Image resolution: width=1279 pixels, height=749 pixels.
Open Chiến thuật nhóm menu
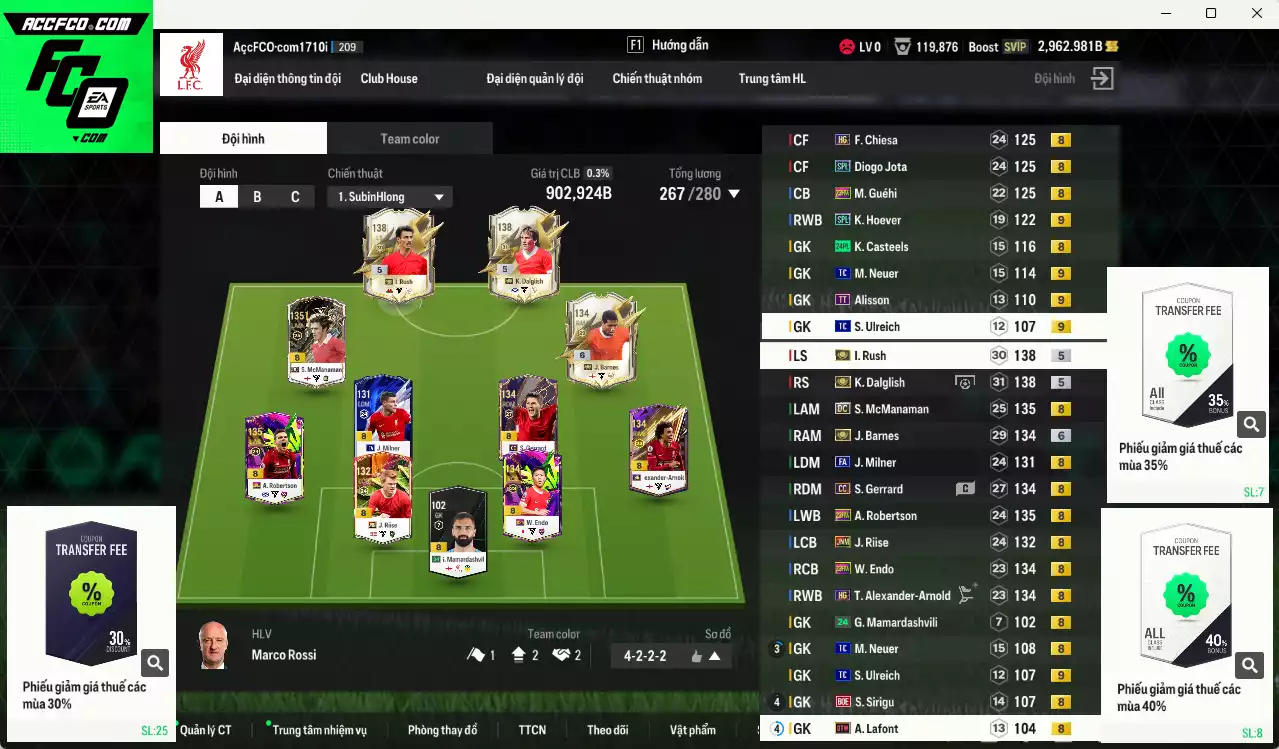tap(657, 79)
